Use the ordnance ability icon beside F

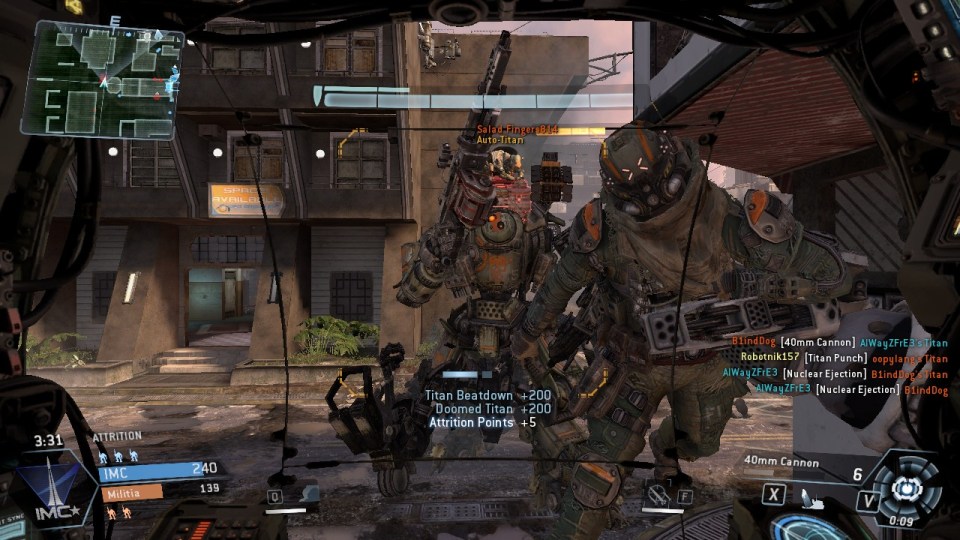pos(657,493)
